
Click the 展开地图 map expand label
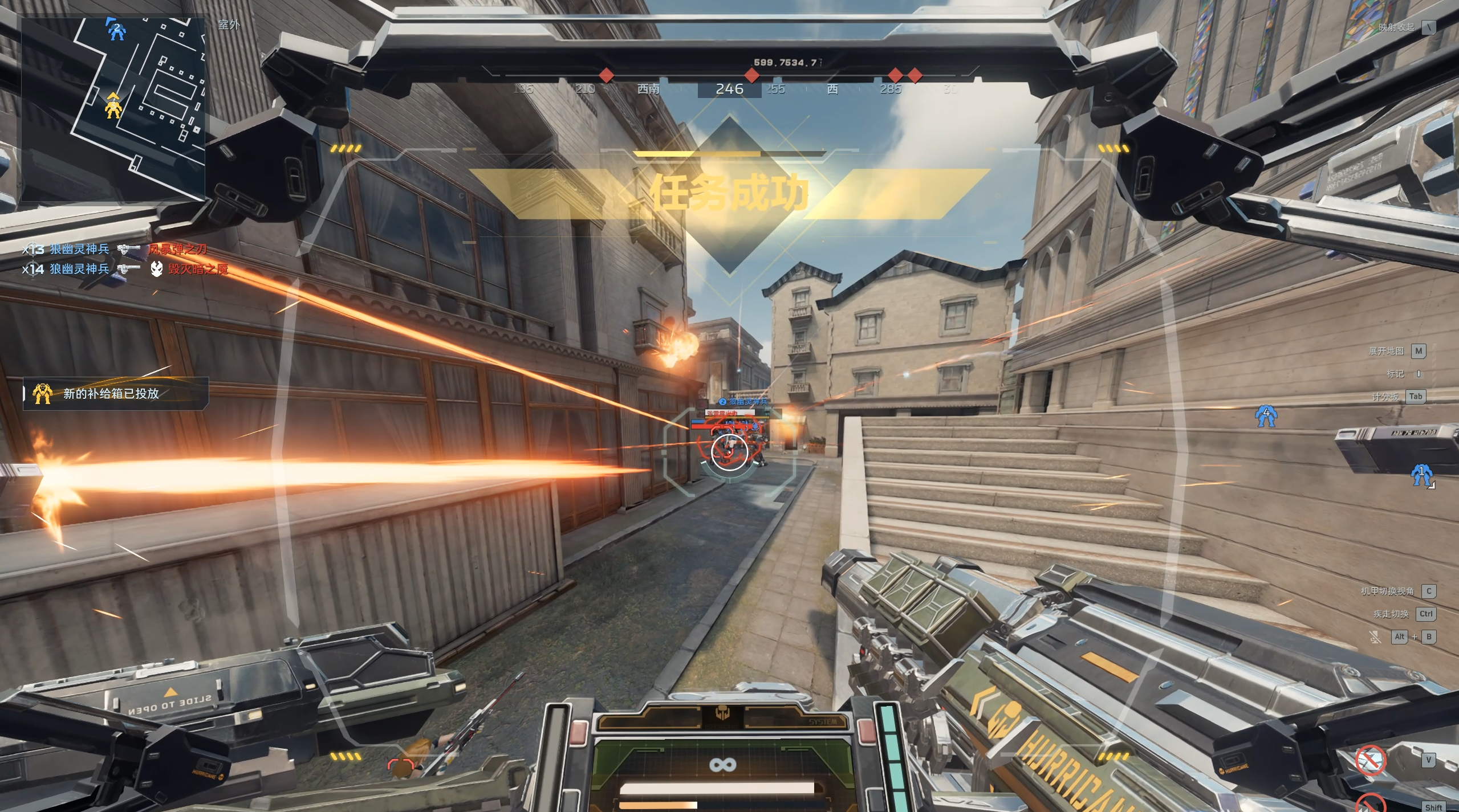[x=1386, y=351]
